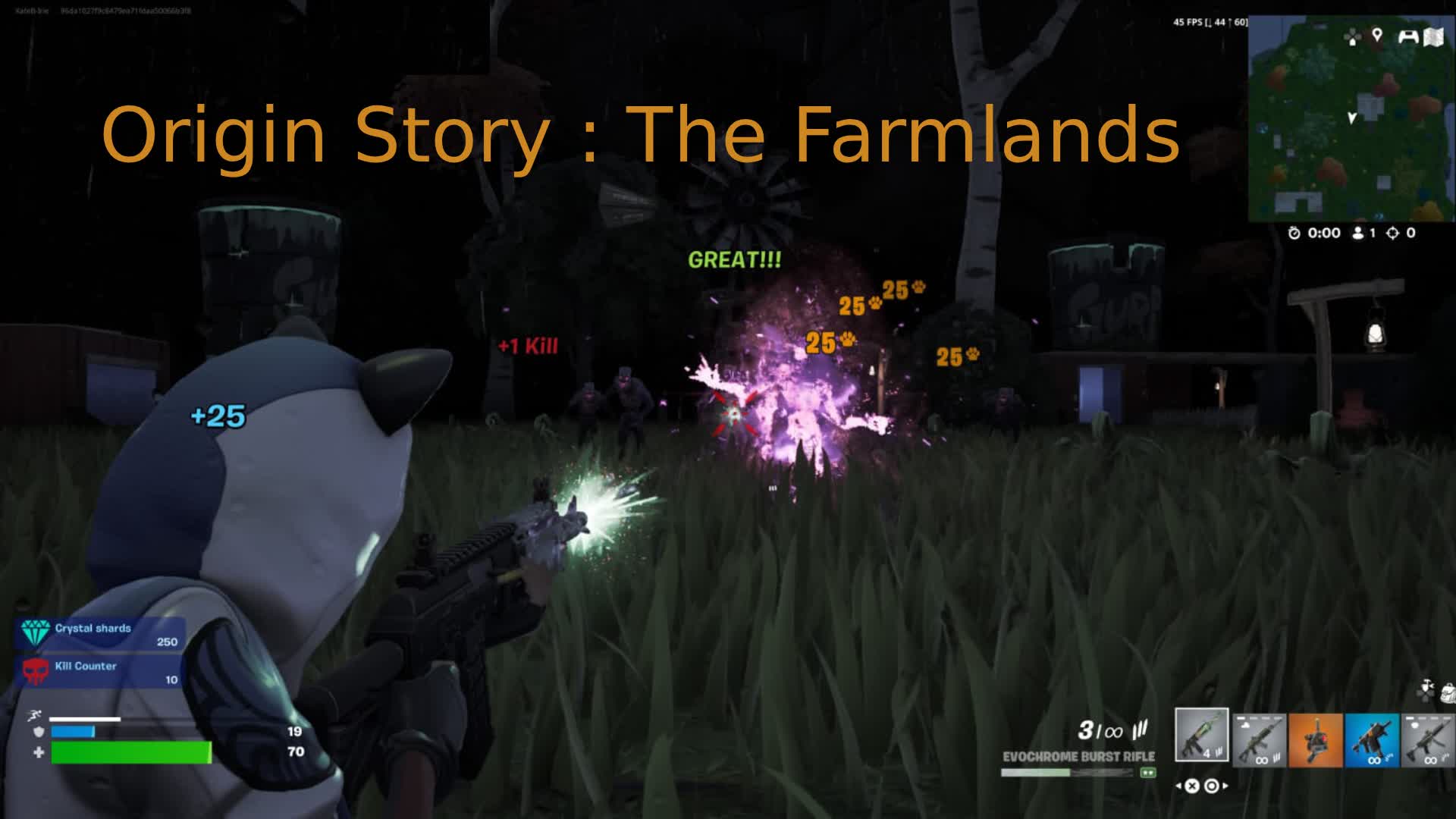Click the player count icon below the minimap

pyautogui.click(x=1358, y=233)
